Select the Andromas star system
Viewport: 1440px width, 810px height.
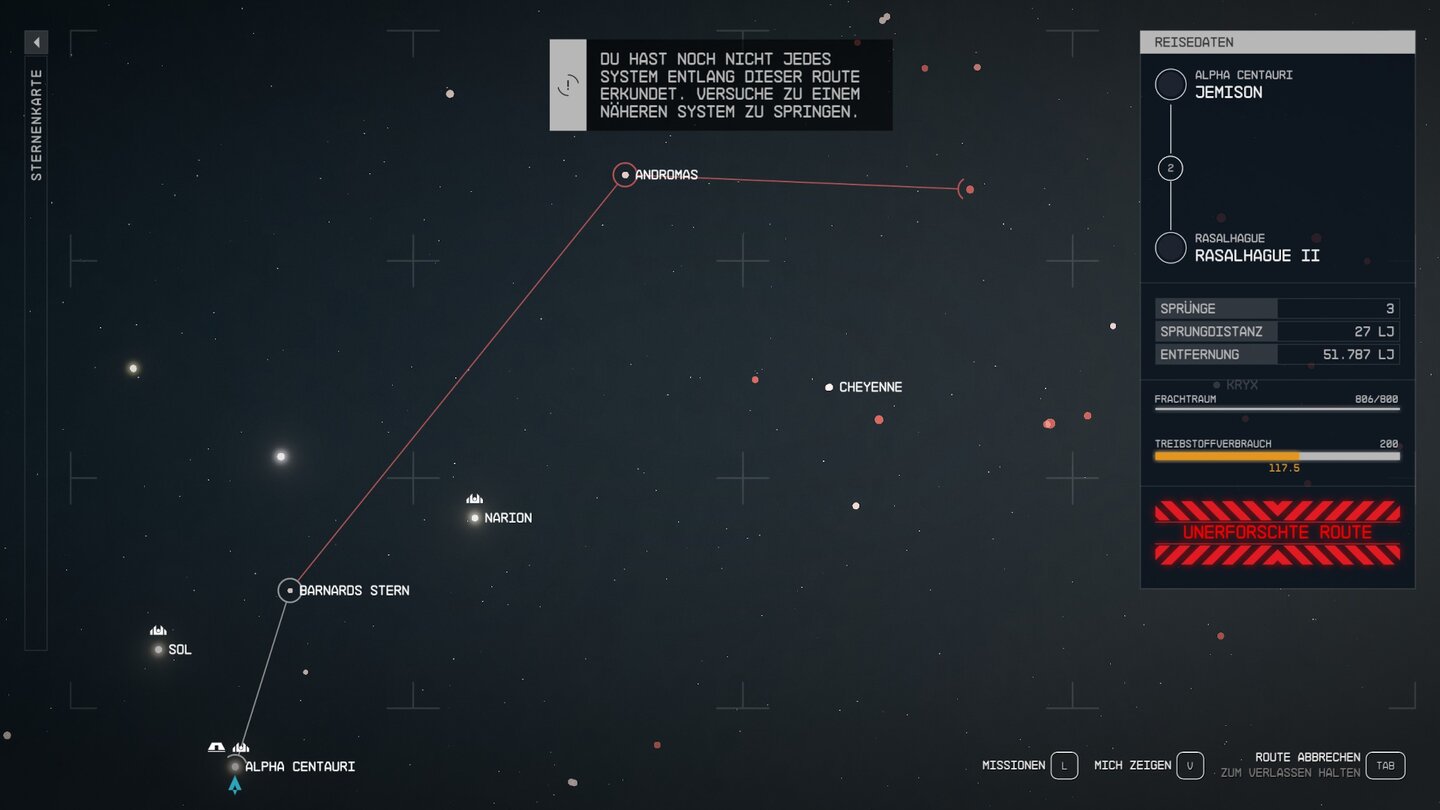point(624,175)
